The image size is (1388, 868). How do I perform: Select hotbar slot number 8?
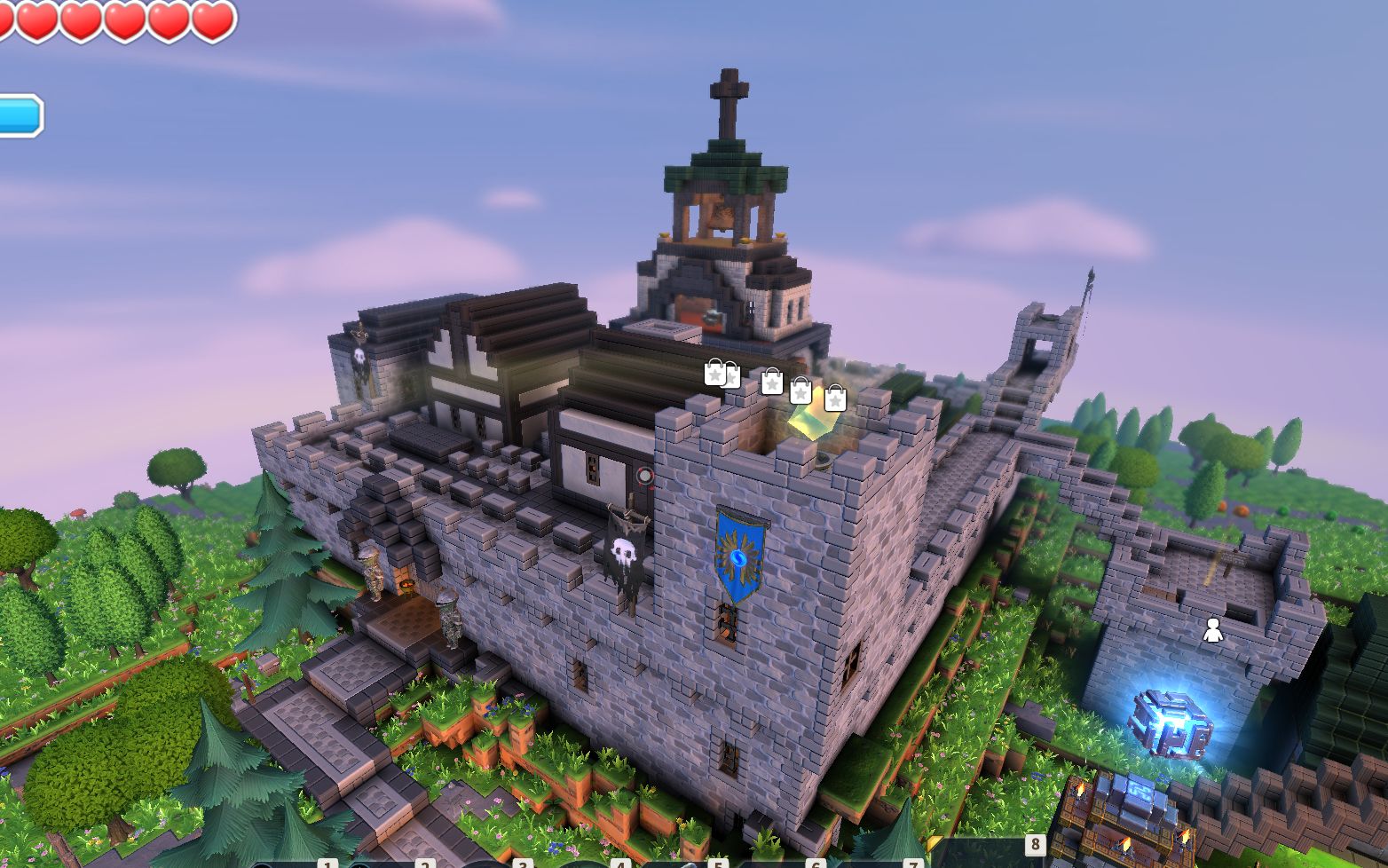tap(987, 853)
